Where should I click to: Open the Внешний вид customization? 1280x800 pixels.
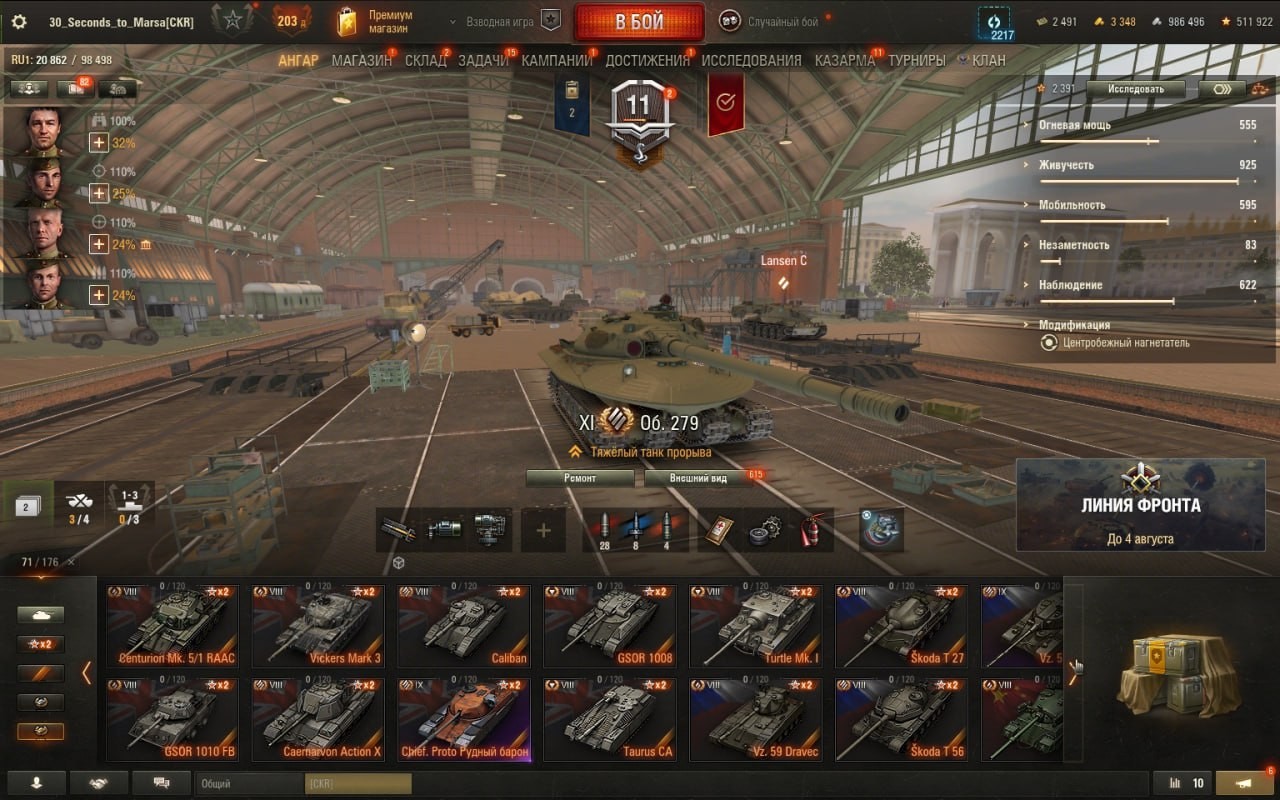pos(699,478)
